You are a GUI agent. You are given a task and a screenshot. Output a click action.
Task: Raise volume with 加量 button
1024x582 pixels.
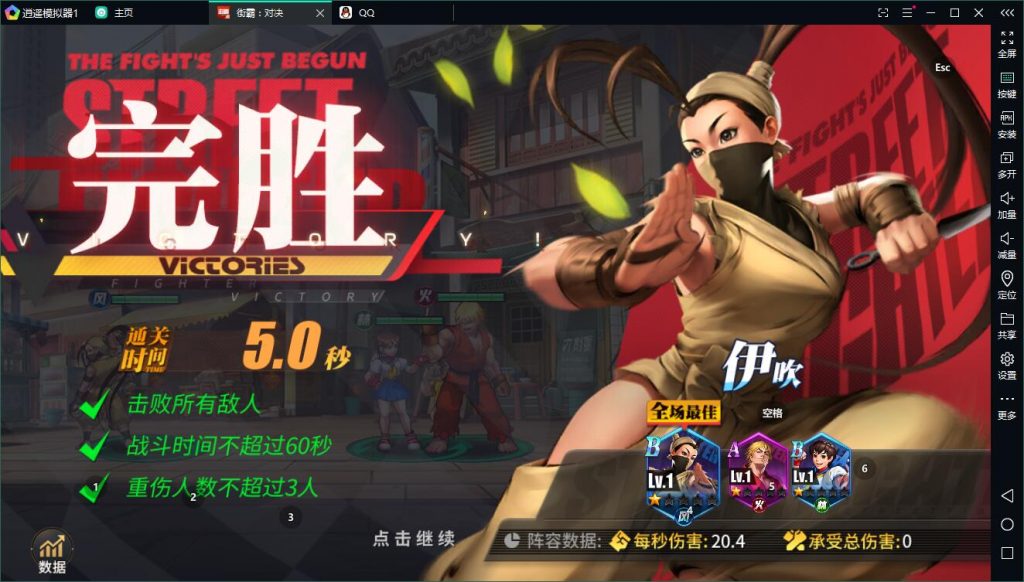click(1007, 204)
